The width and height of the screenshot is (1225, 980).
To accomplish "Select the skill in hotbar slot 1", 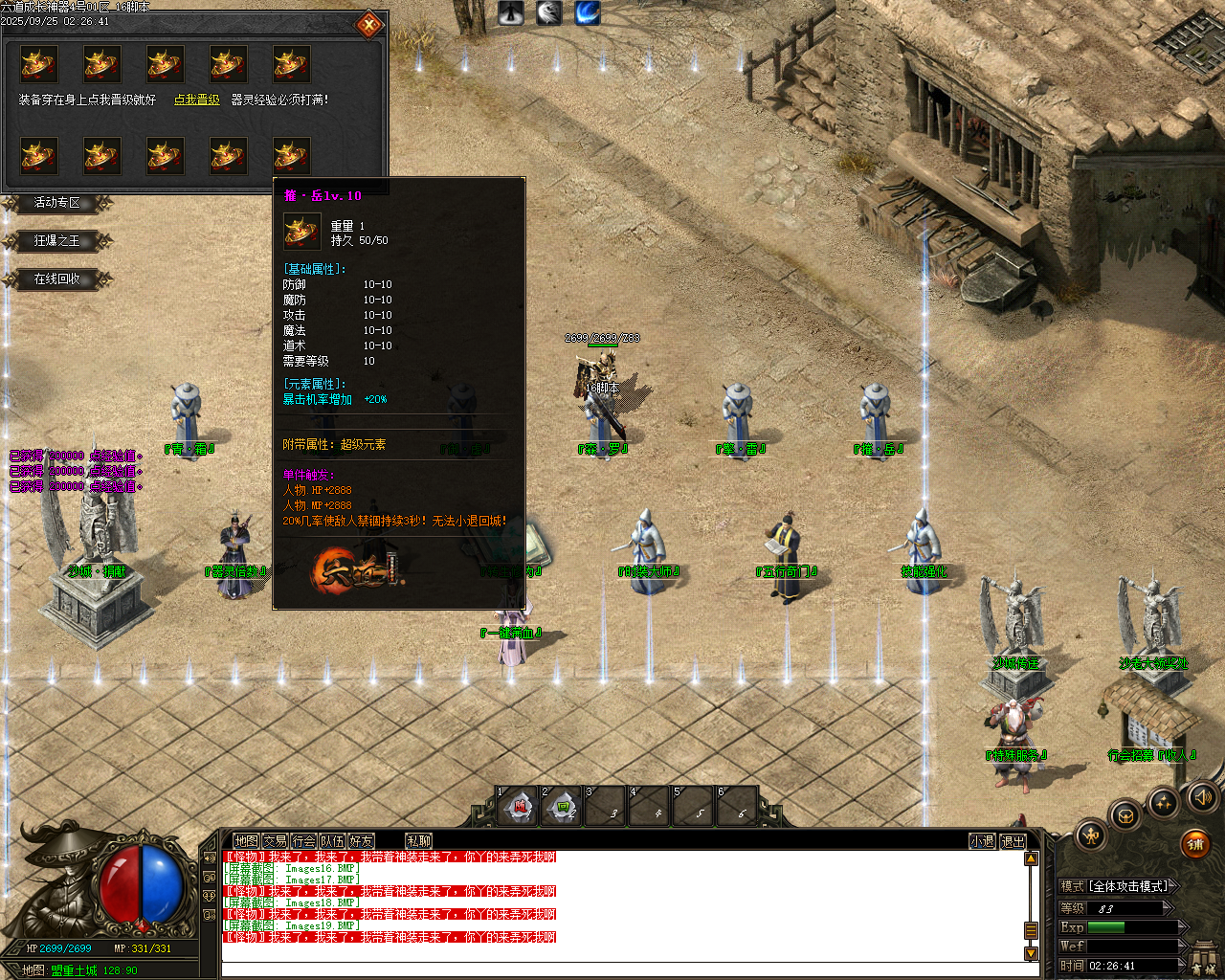I will point(518,806).
